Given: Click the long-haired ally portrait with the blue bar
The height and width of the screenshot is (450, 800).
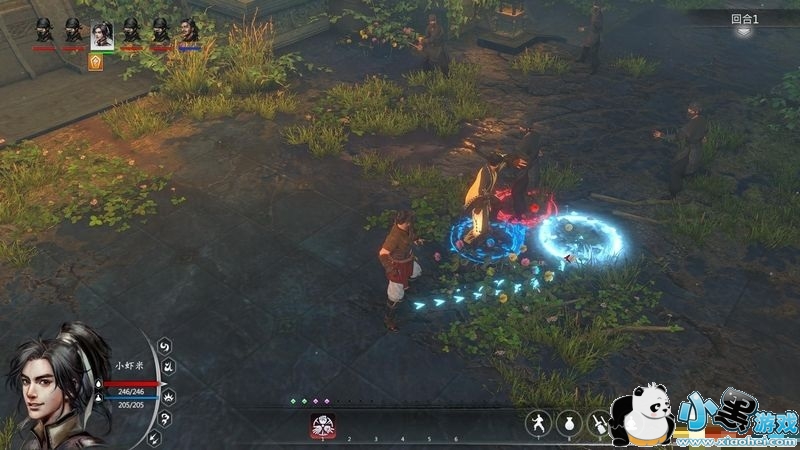Looking at the screenshot, I should [189, 31].
